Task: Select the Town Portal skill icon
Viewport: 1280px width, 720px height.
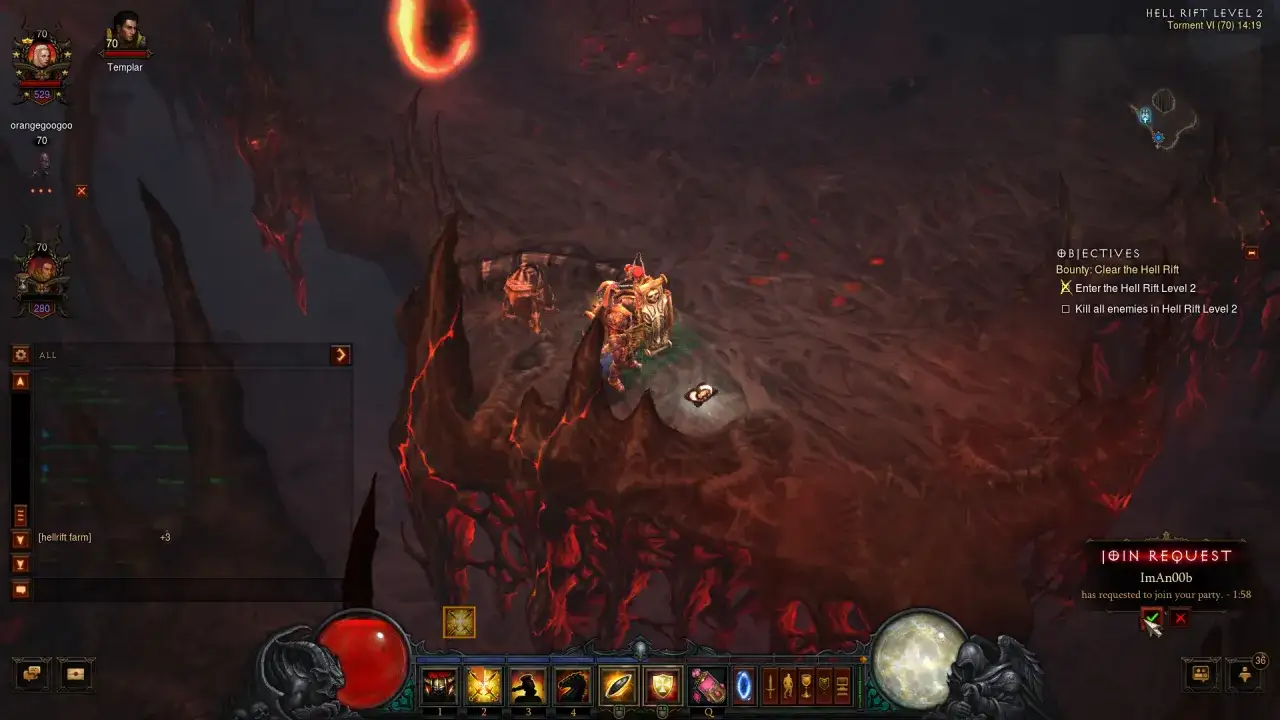Action: [x=744, y=686]
